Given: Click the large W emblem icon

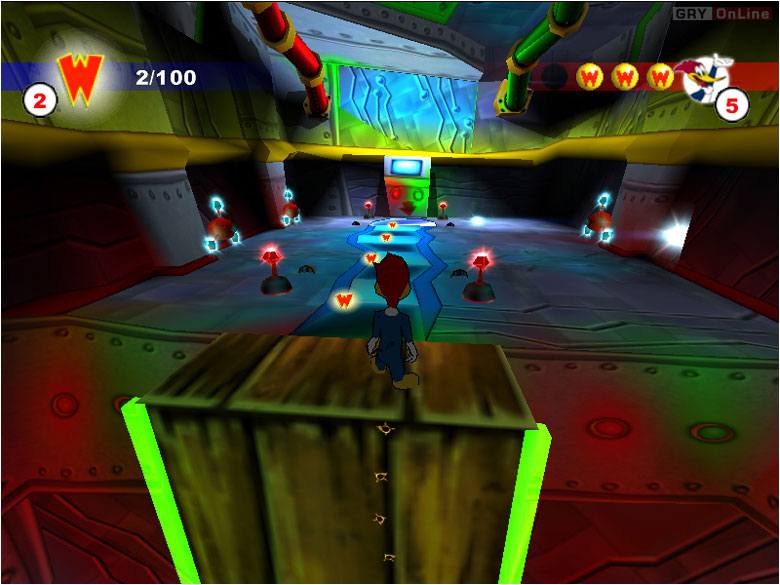Looking at the screenshot, I should (80, 76).
